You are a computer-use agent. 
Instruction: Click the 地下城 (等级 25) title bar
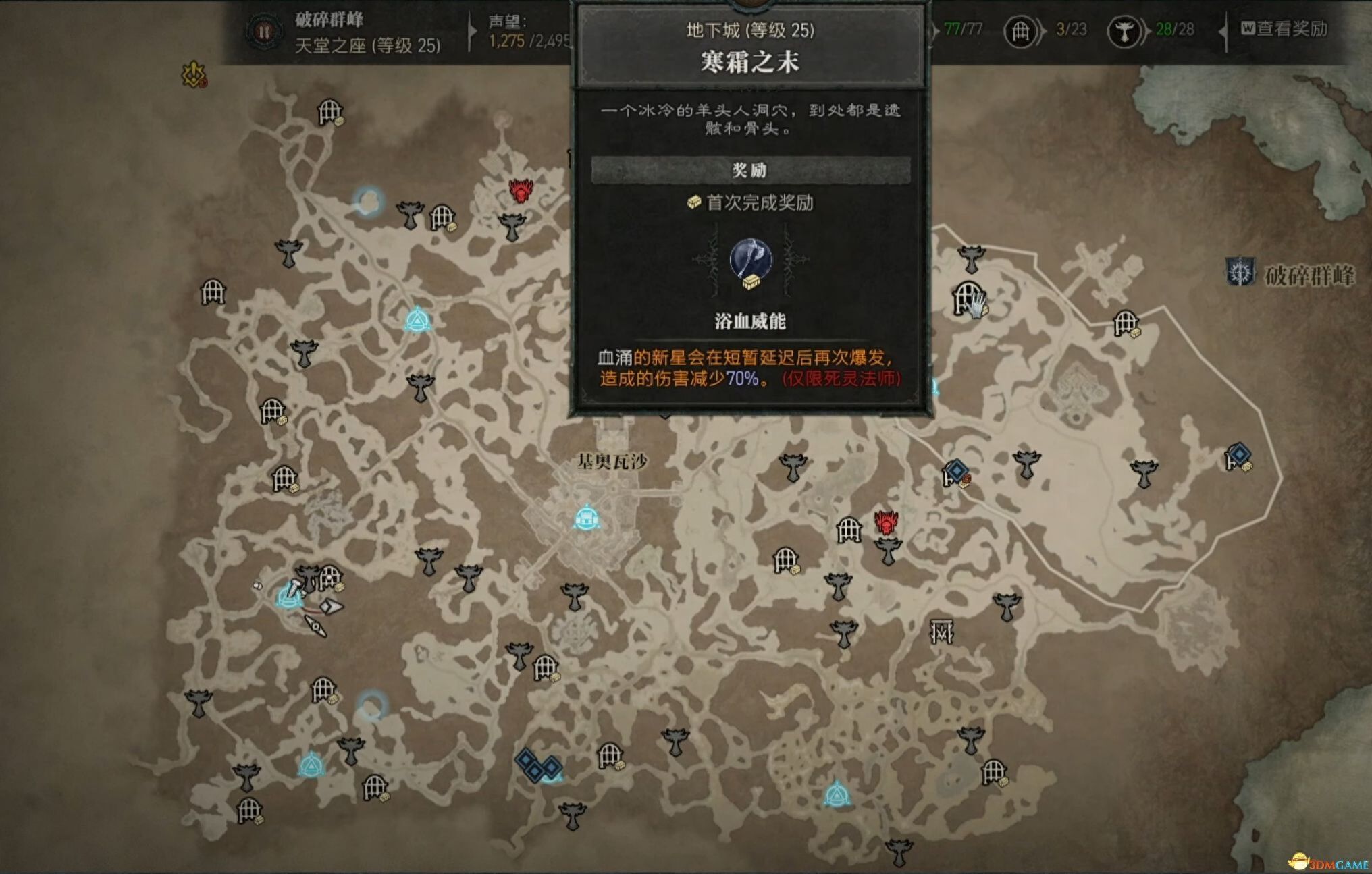point(751,29)
